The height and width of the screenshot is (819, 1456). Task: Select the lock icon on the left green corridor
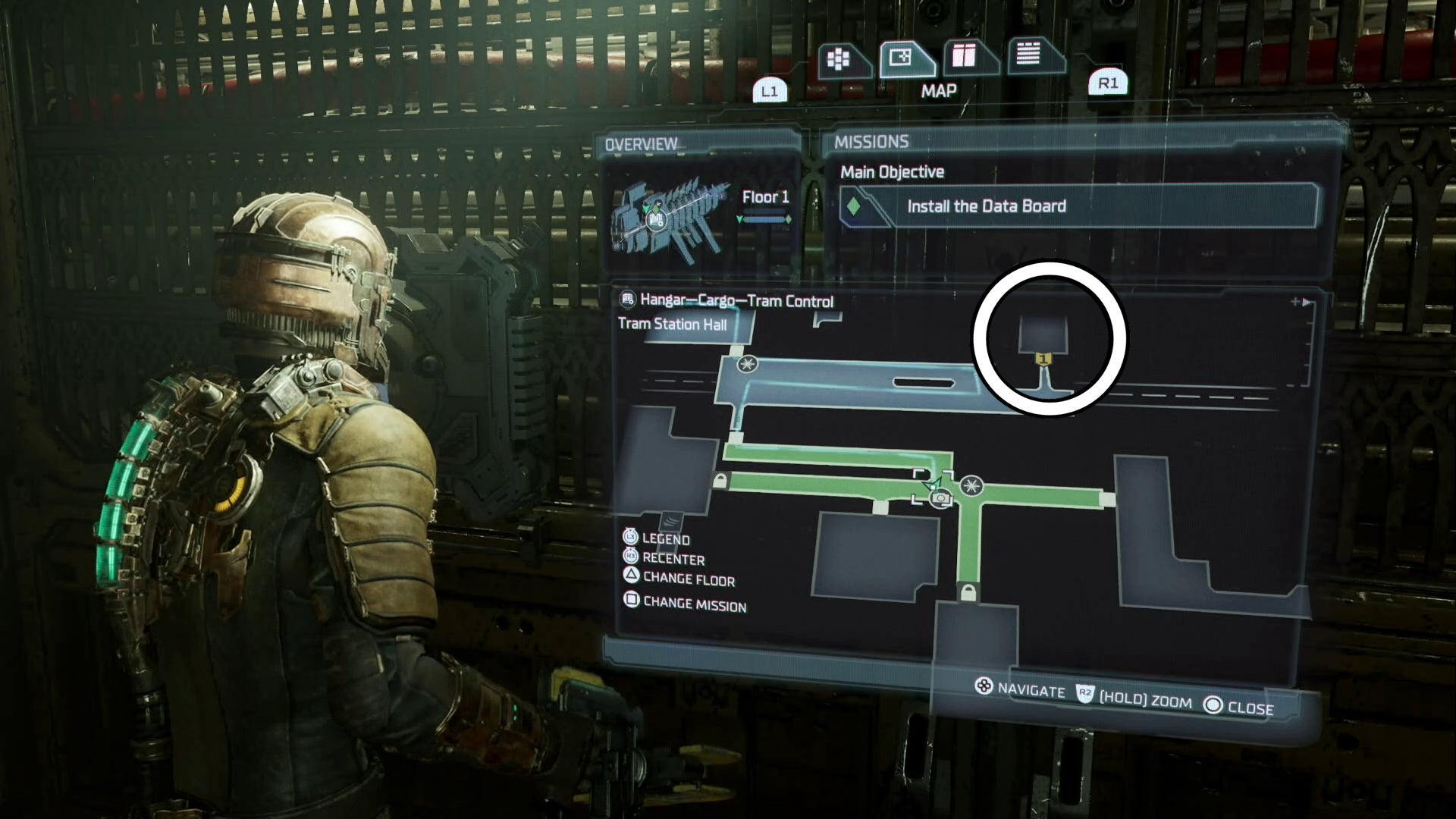pyautogui.click(x=720, y=480)
